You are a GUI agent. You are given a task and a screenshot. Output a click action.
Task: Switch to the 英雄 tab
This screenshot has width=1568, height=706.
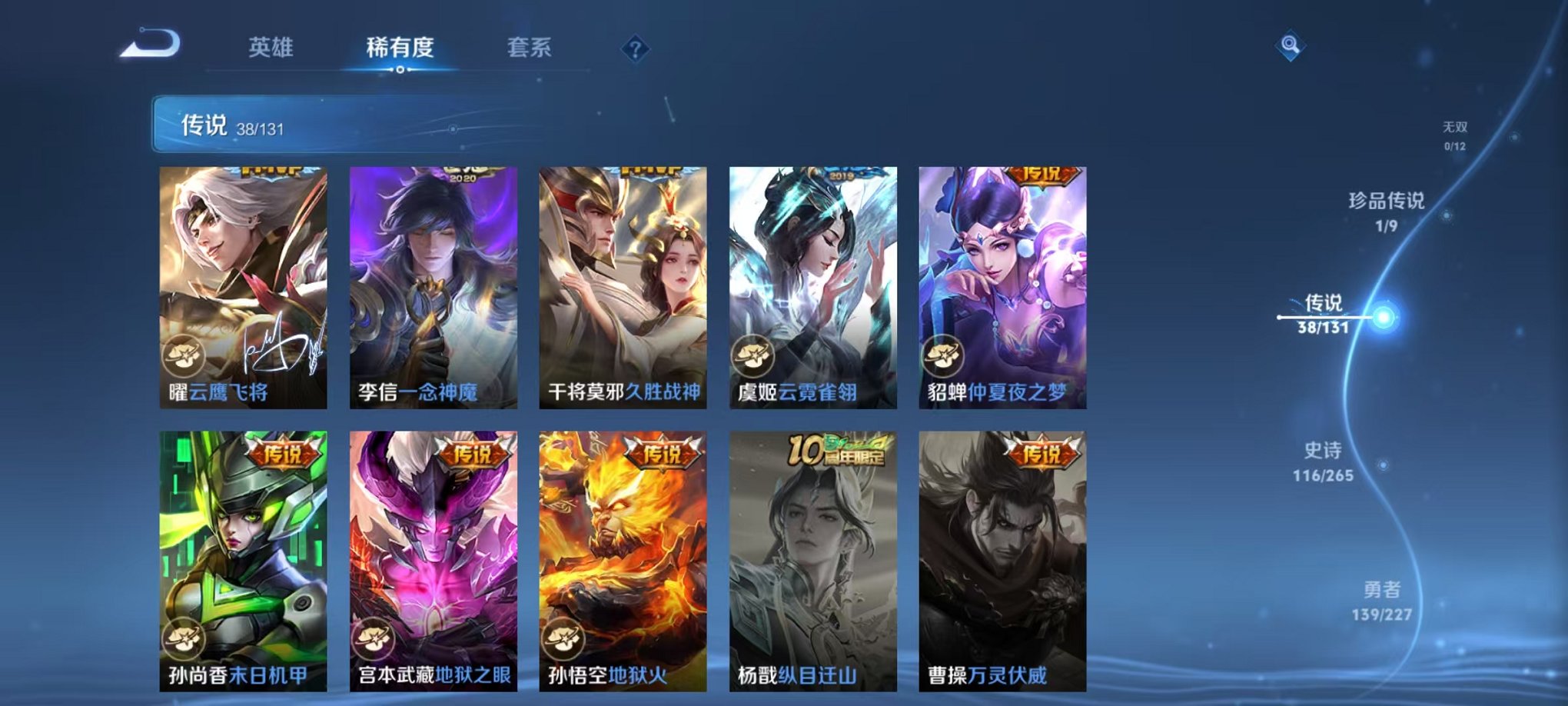[272, 48]
